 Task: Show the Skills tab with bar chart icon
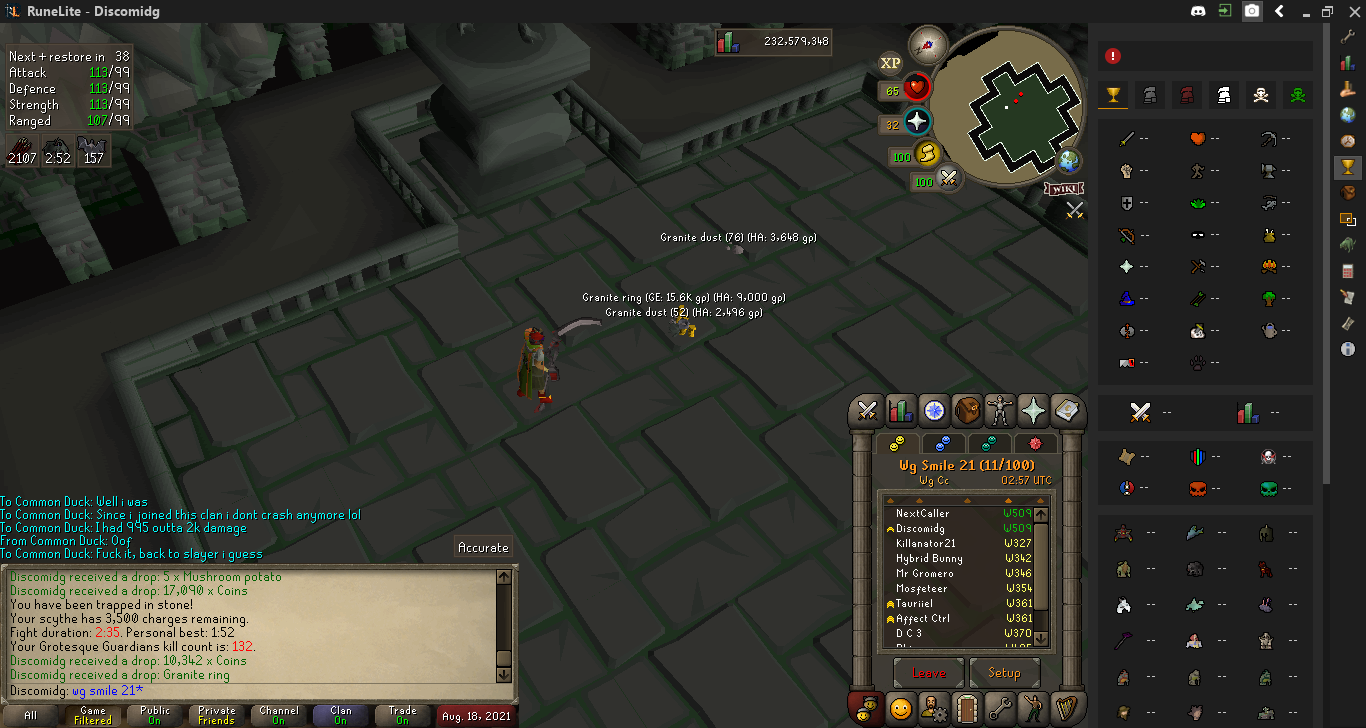click(900, 410)
